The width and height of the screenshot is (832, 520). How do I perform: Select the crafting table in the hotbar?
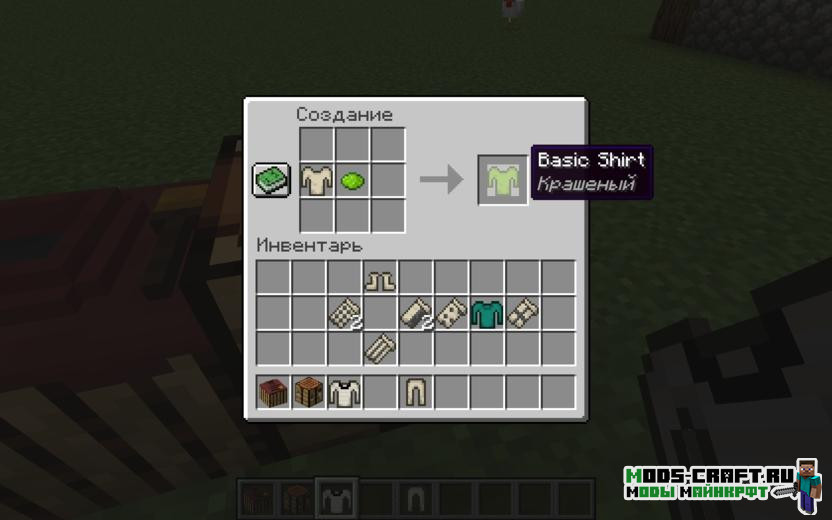coord(309,393)
